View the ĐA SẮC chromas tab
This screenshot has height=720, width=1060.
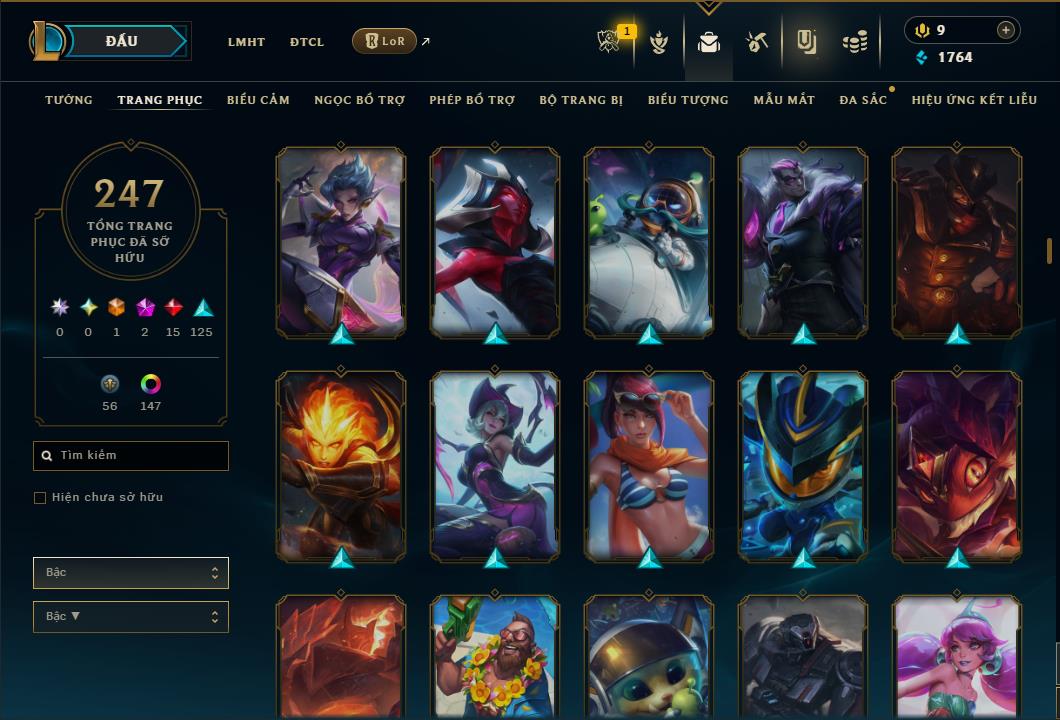(863, 100)
